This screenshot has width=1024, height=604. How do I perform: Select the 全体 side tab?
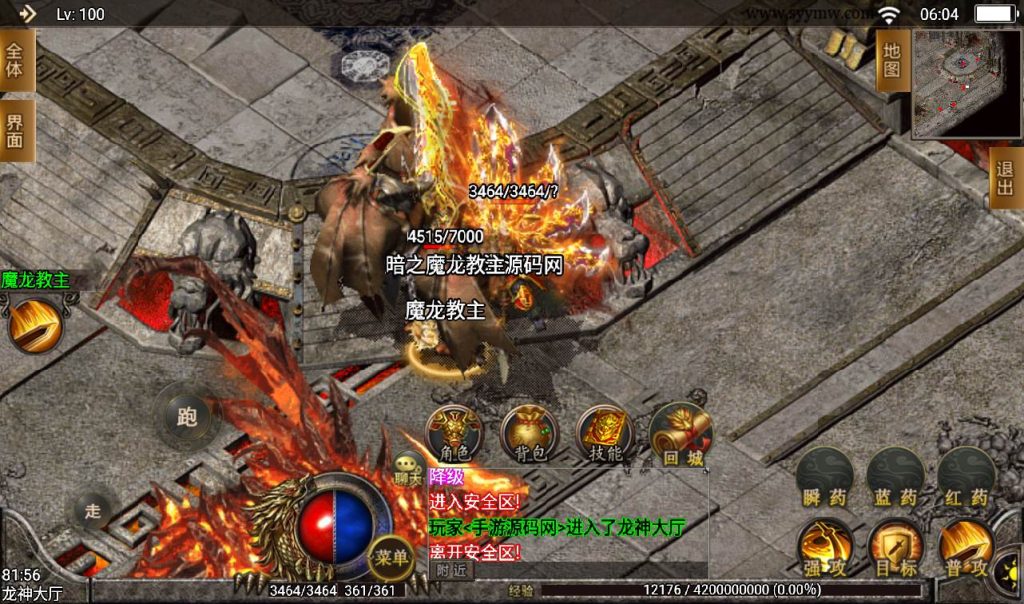(x=15, y=60)
